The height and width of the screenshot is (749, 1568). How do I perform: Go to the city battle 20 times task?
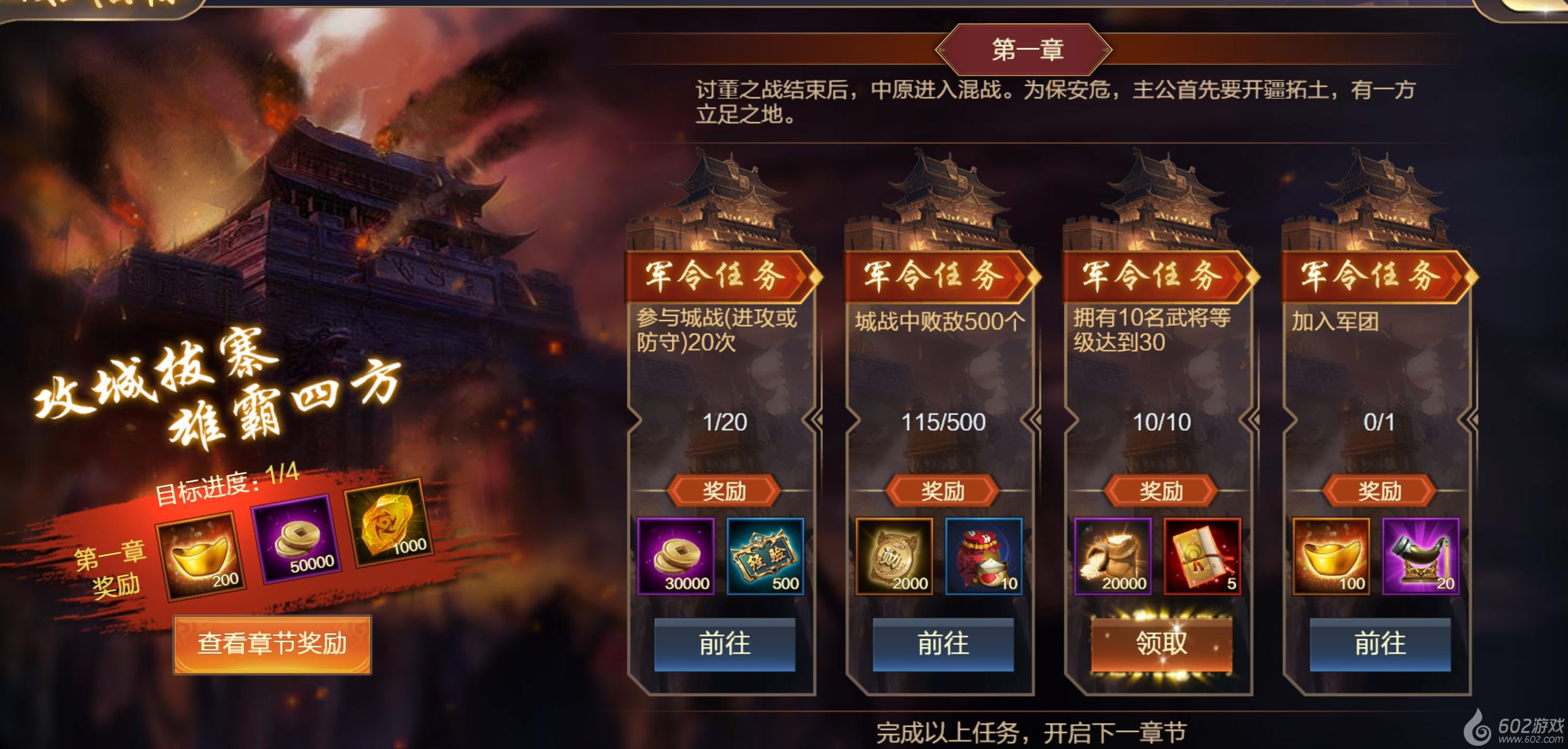724,644
